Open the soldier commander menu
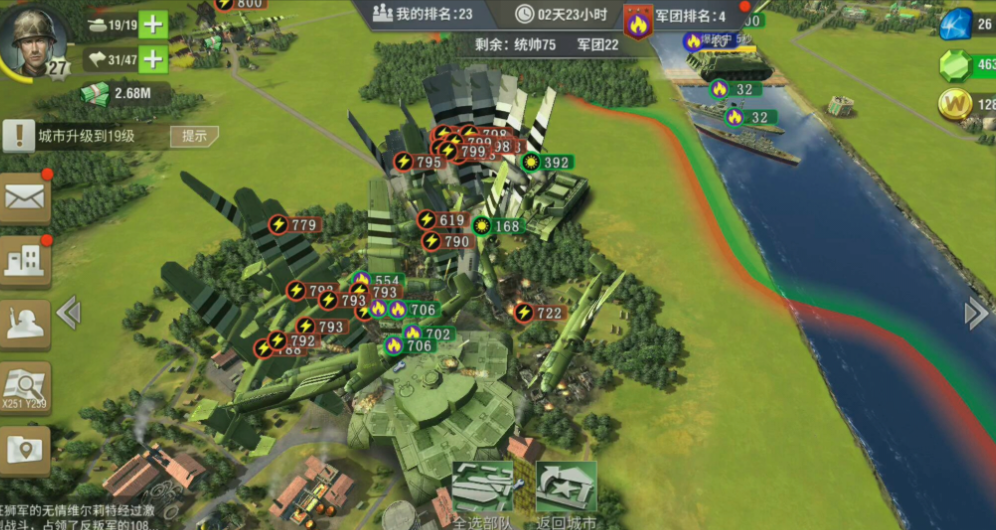The width and height of the screenshot is (996, 530). [25, 322]
